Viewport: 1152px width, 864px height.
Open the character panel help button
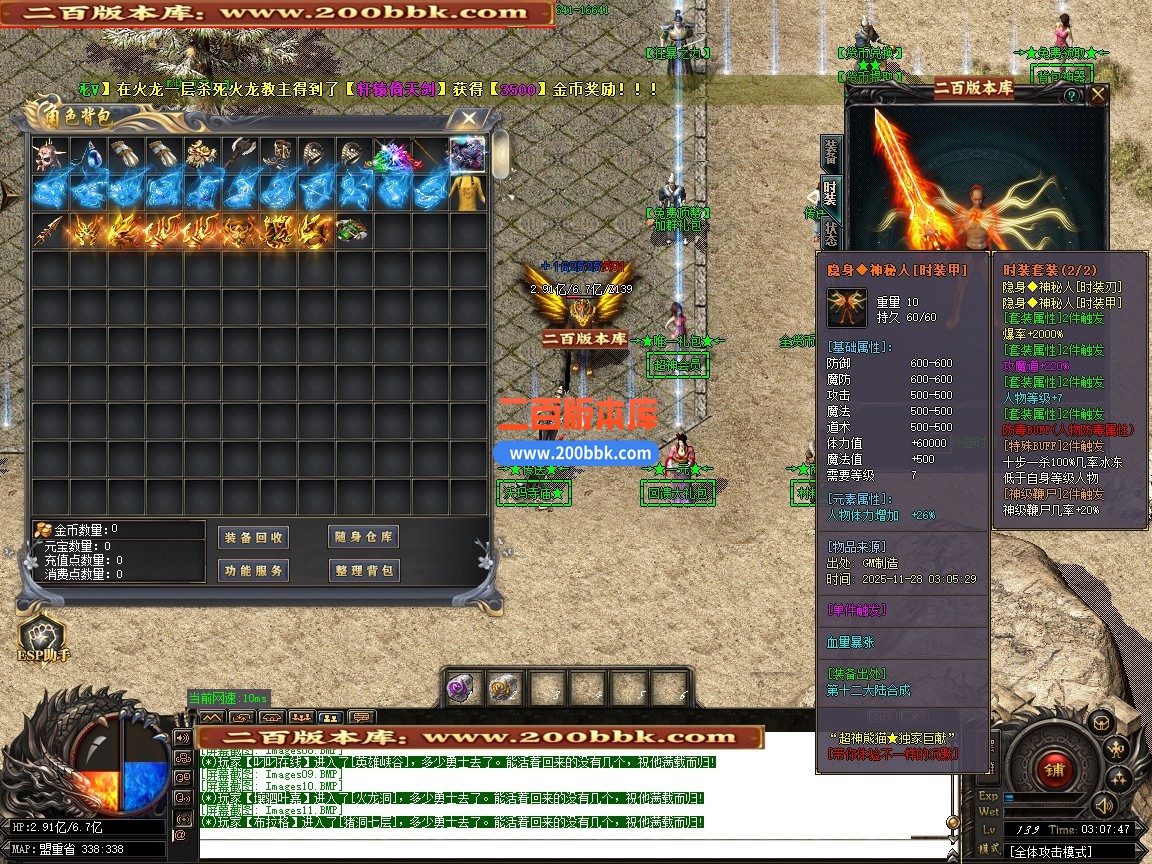pos(1071,96)
